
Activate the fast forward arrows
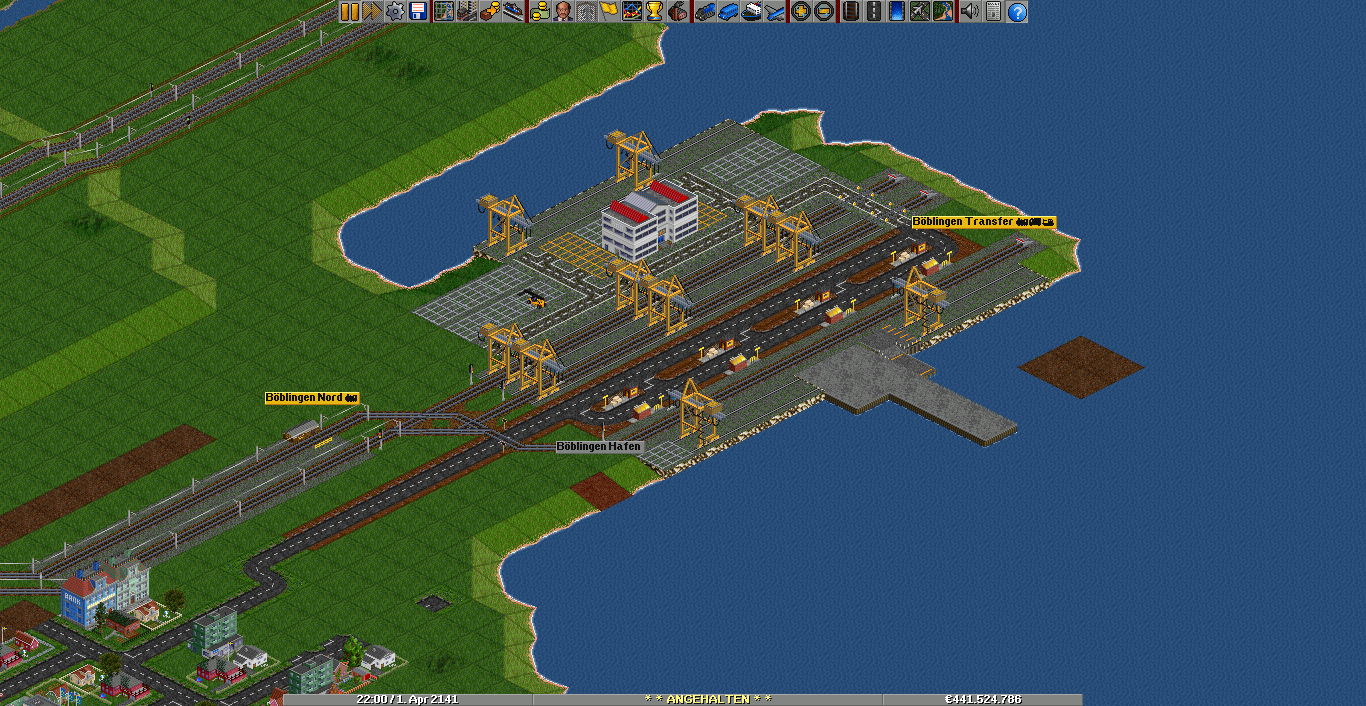tap(372, 12)
